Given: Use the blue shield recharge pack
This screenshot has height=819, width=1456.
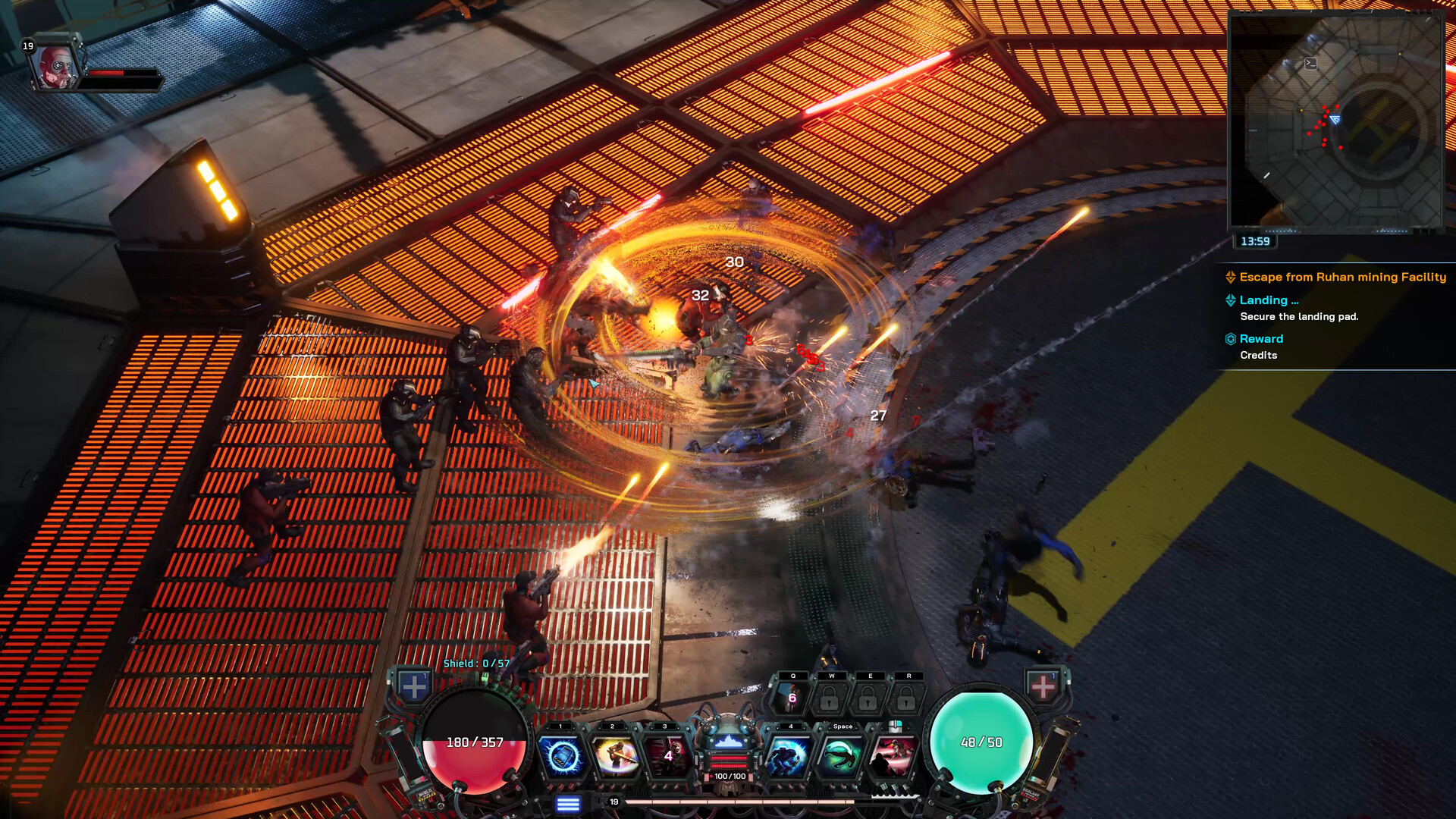Looking at the screenshot, I should tap(414, 687).
